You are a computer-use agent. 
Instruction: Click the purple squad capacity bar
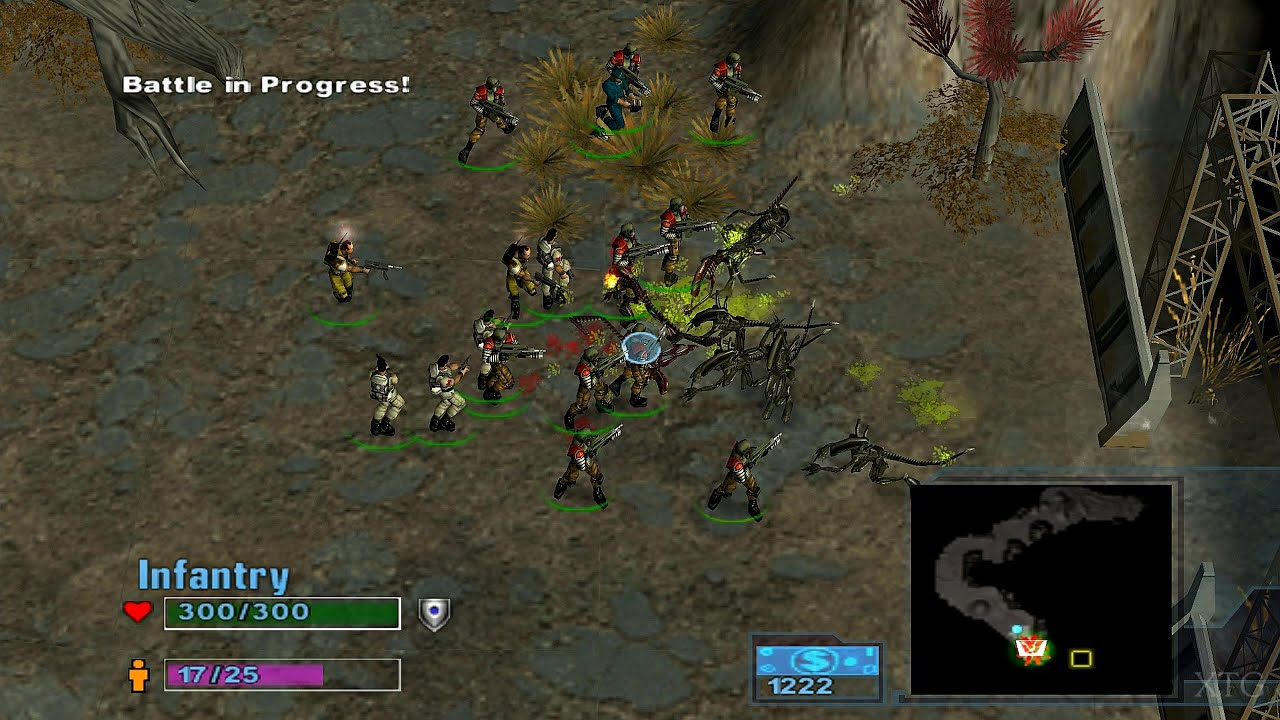pos(246,676)
